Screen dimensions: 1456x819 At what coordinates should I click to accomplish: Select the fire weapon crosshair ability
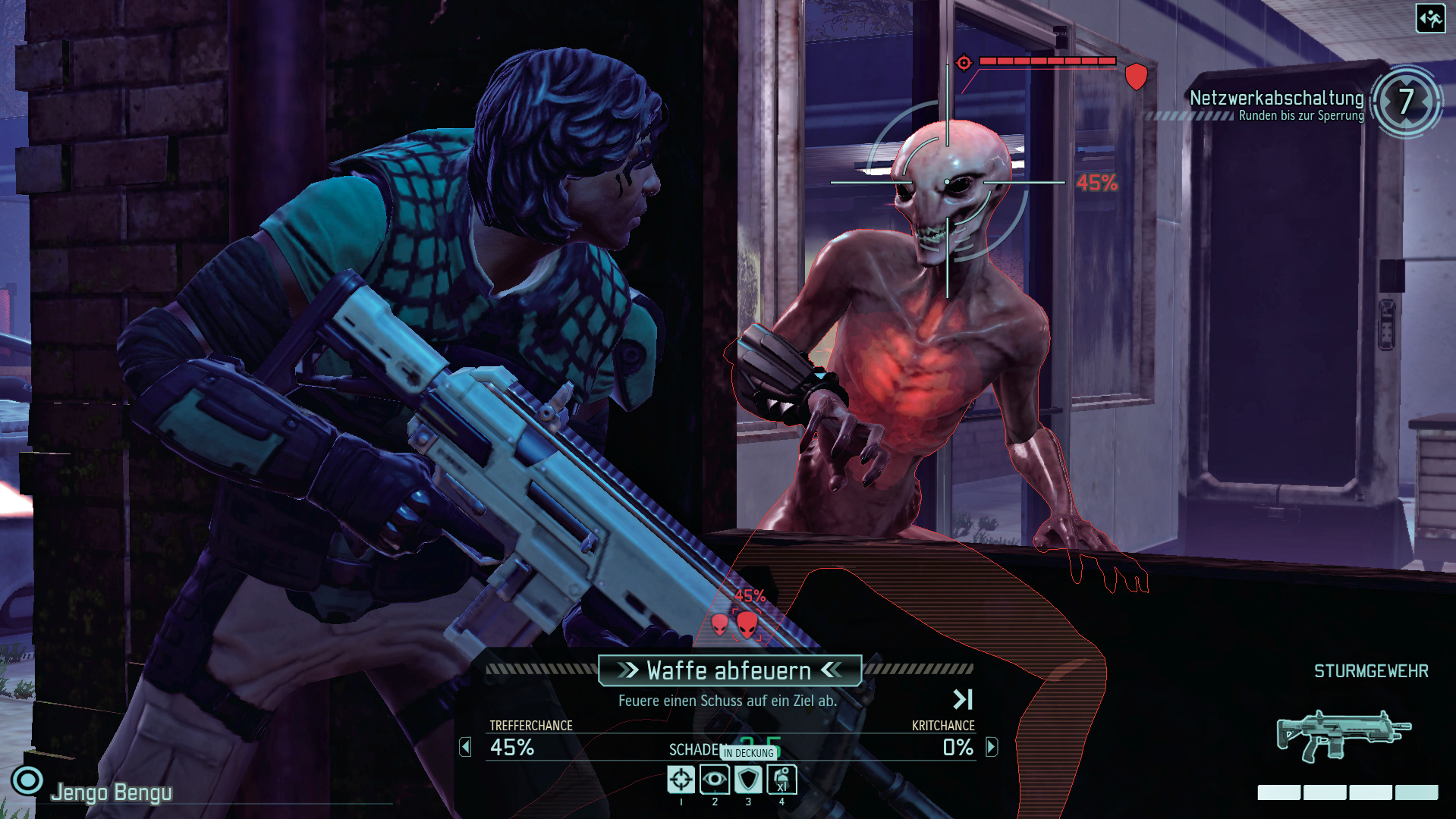[681, 779]
